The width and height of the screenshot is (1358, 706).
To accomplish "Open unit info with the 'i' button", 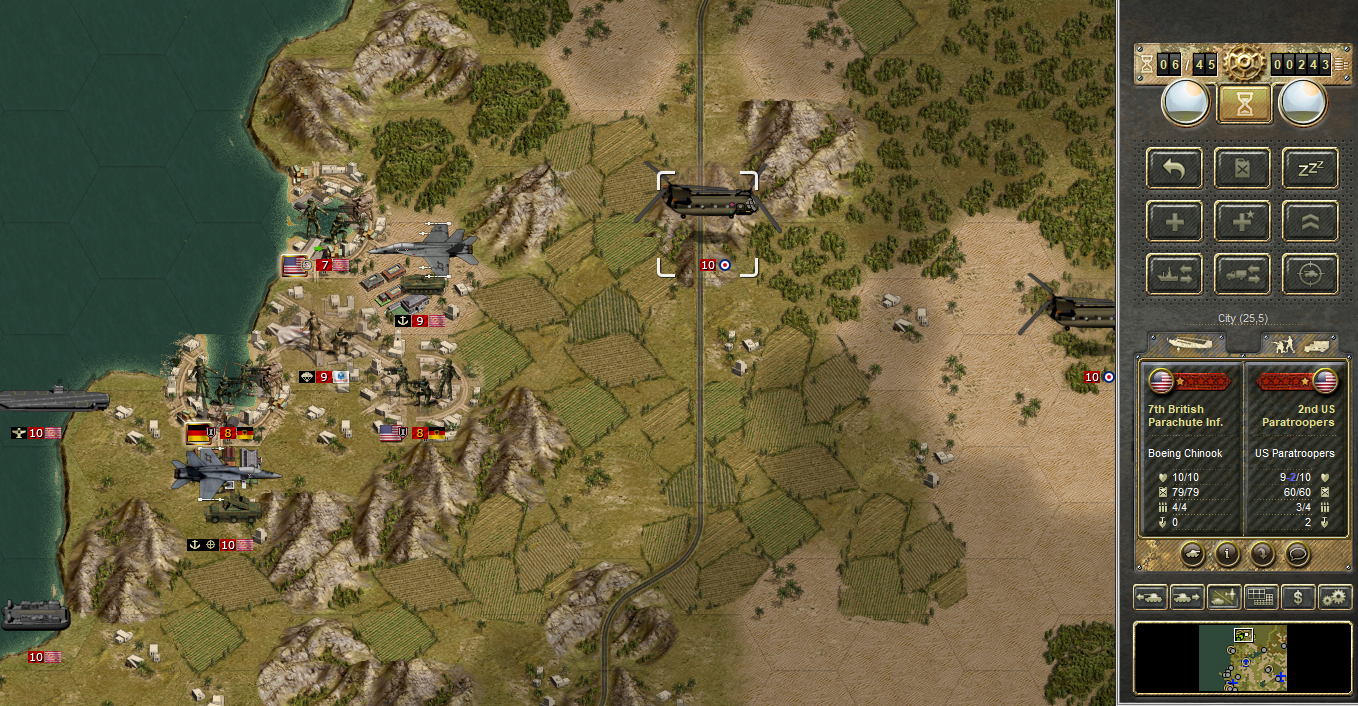I will click(x=1227, y=553).
